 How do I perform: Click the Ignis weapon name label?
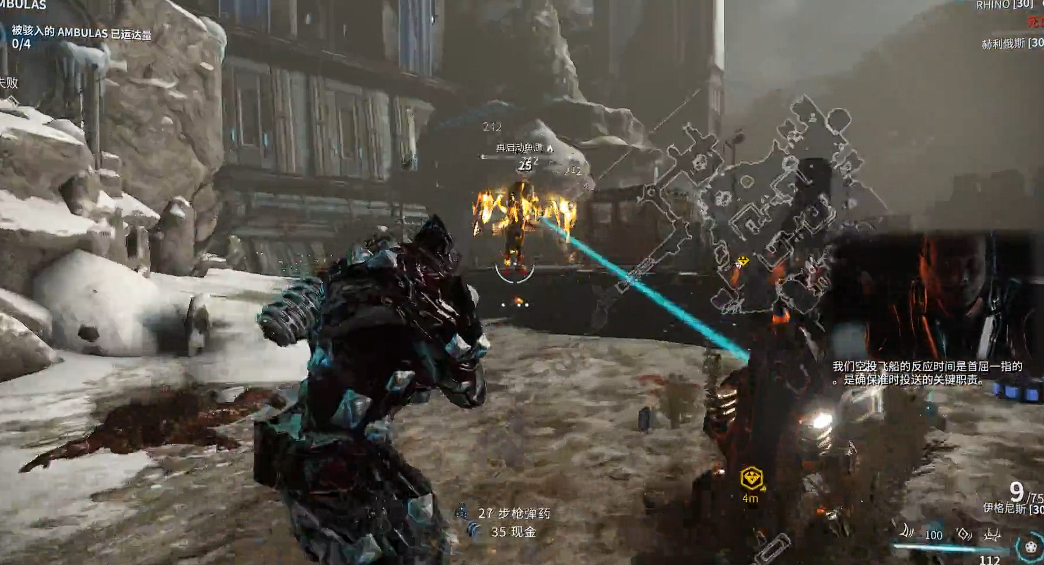(1009, 509)
